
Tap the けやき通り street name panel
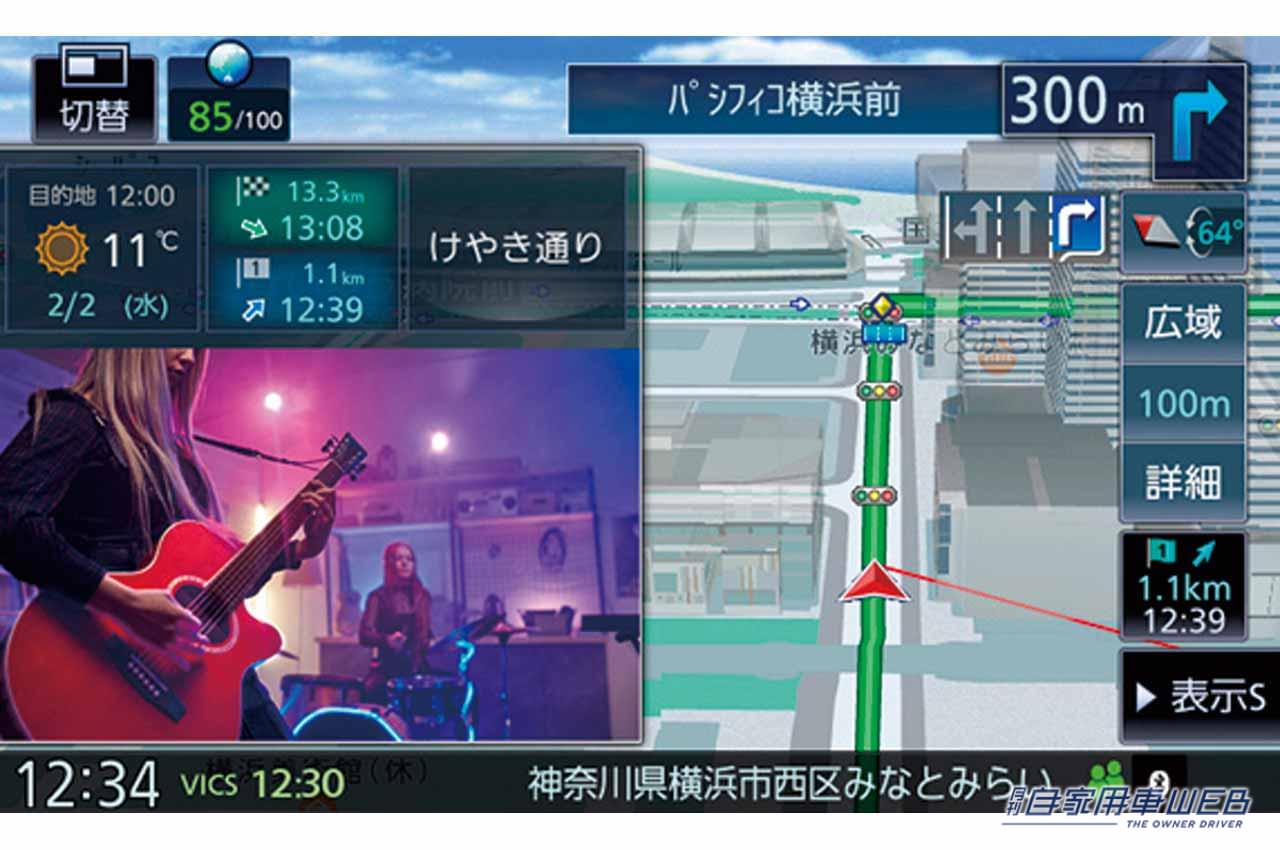tap(517, 248)
